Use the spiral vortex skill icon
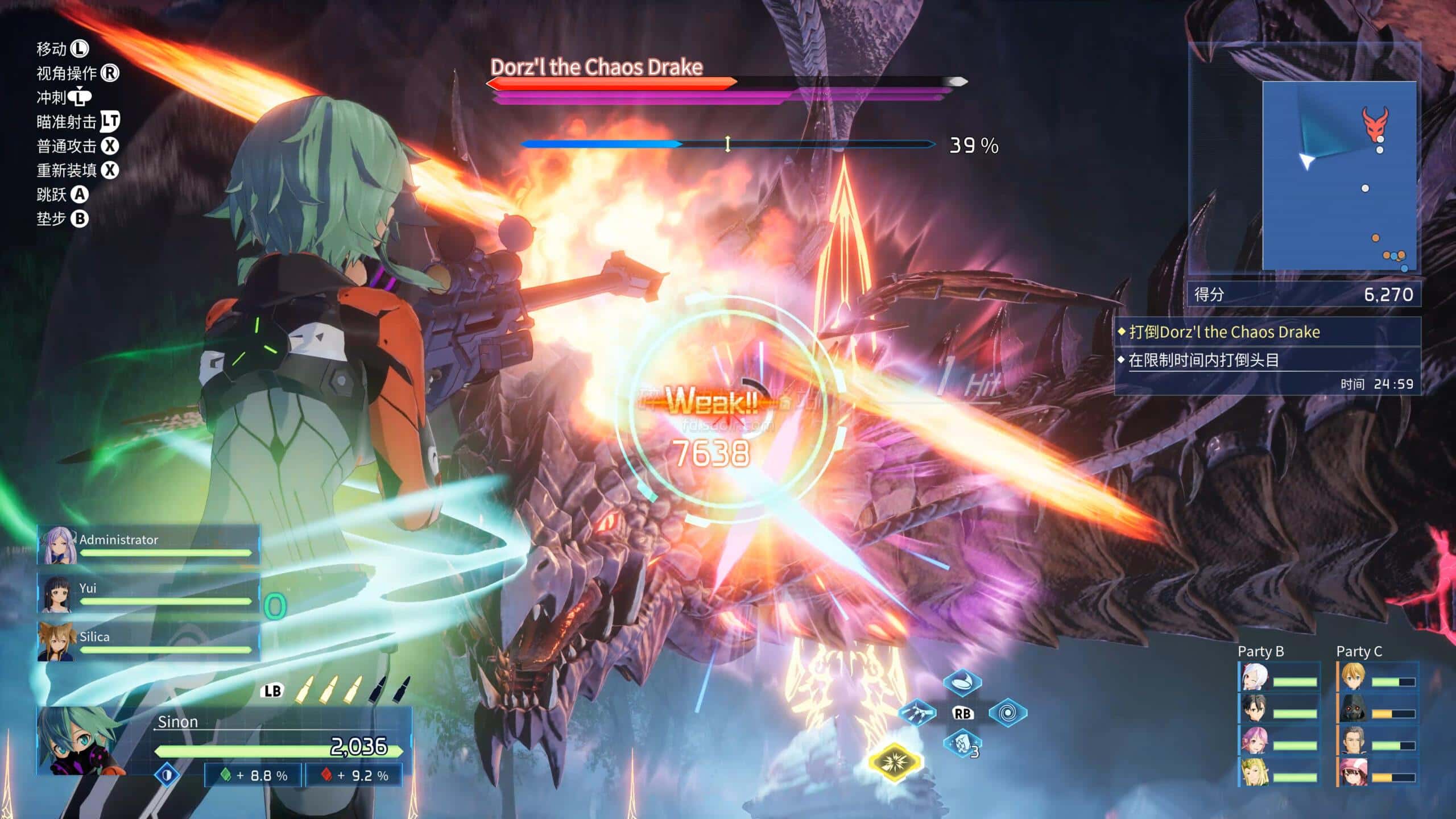The height and width of the screenshot is (819, 1456). tap(1007, 713)
